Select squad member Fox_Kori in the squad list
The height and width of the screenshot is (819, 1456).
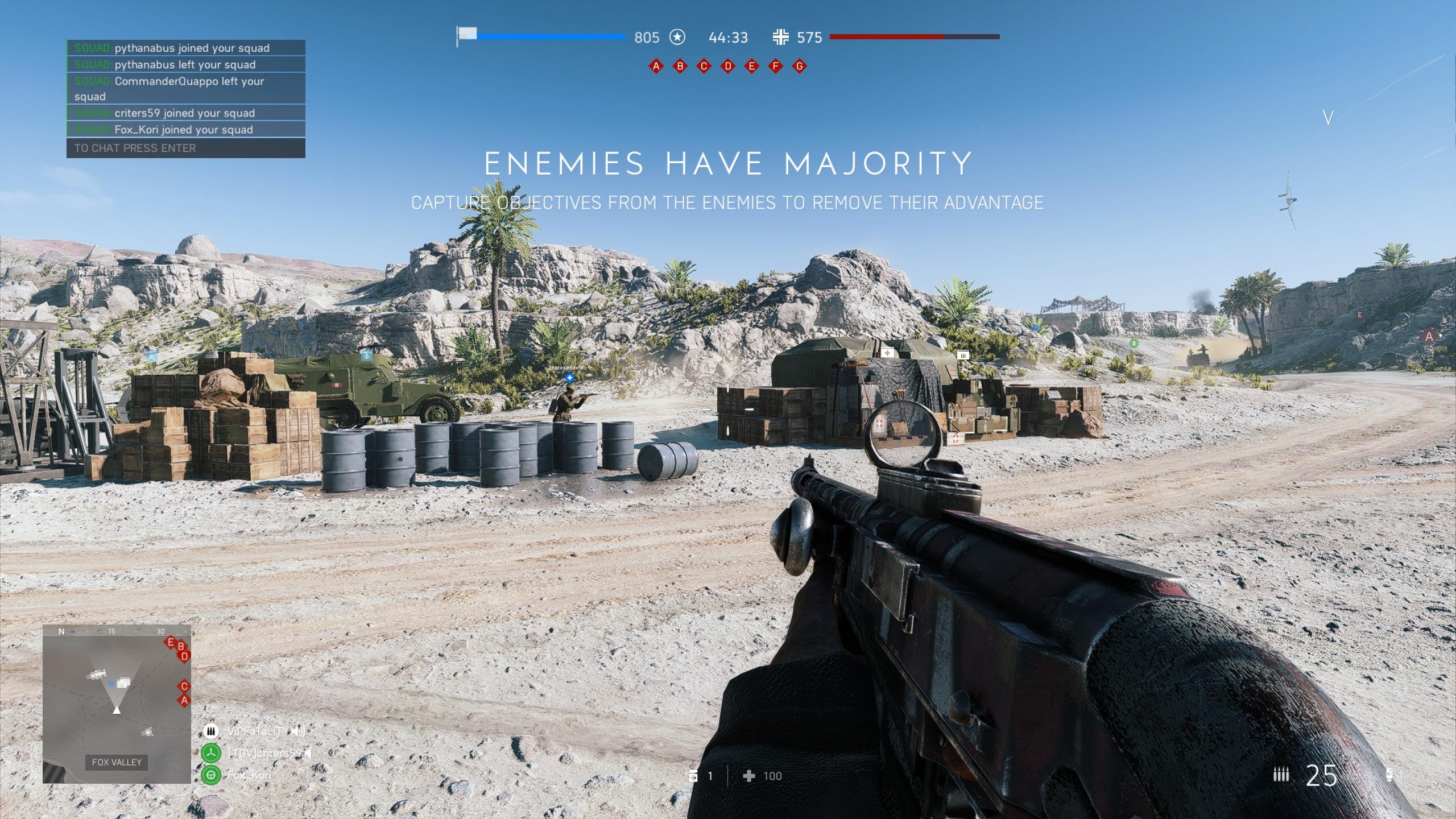(x=249, y=775)
